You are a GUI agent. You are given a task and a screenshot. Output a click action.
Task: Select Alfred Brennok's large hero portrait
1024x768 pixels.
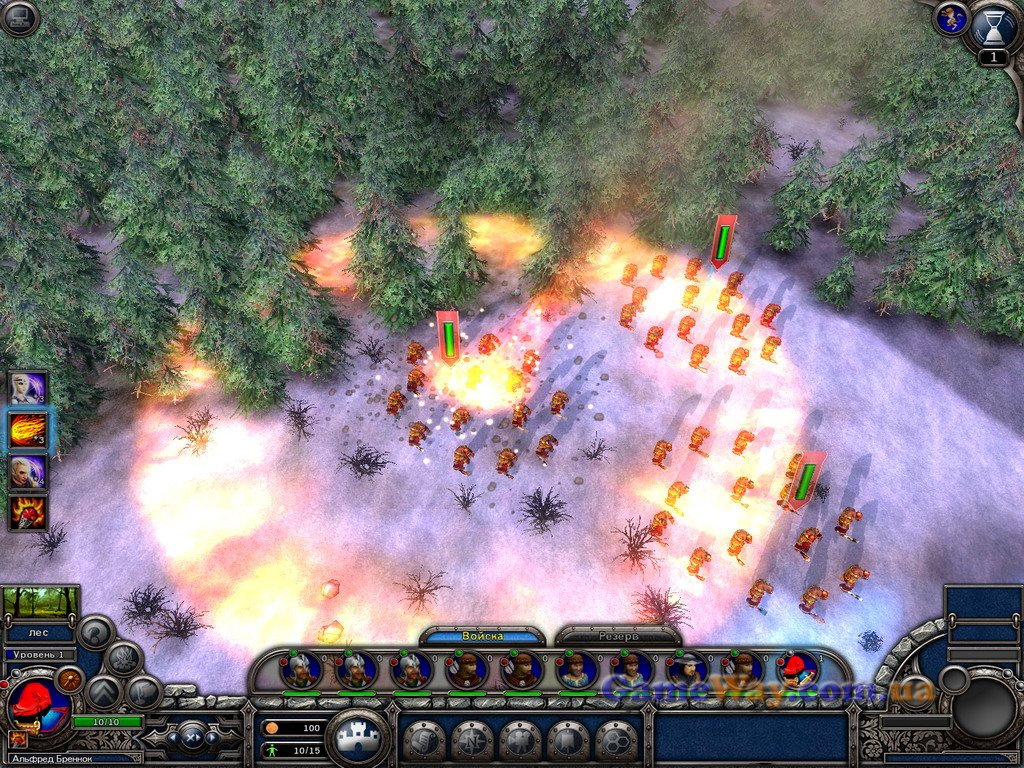(37, 704)
